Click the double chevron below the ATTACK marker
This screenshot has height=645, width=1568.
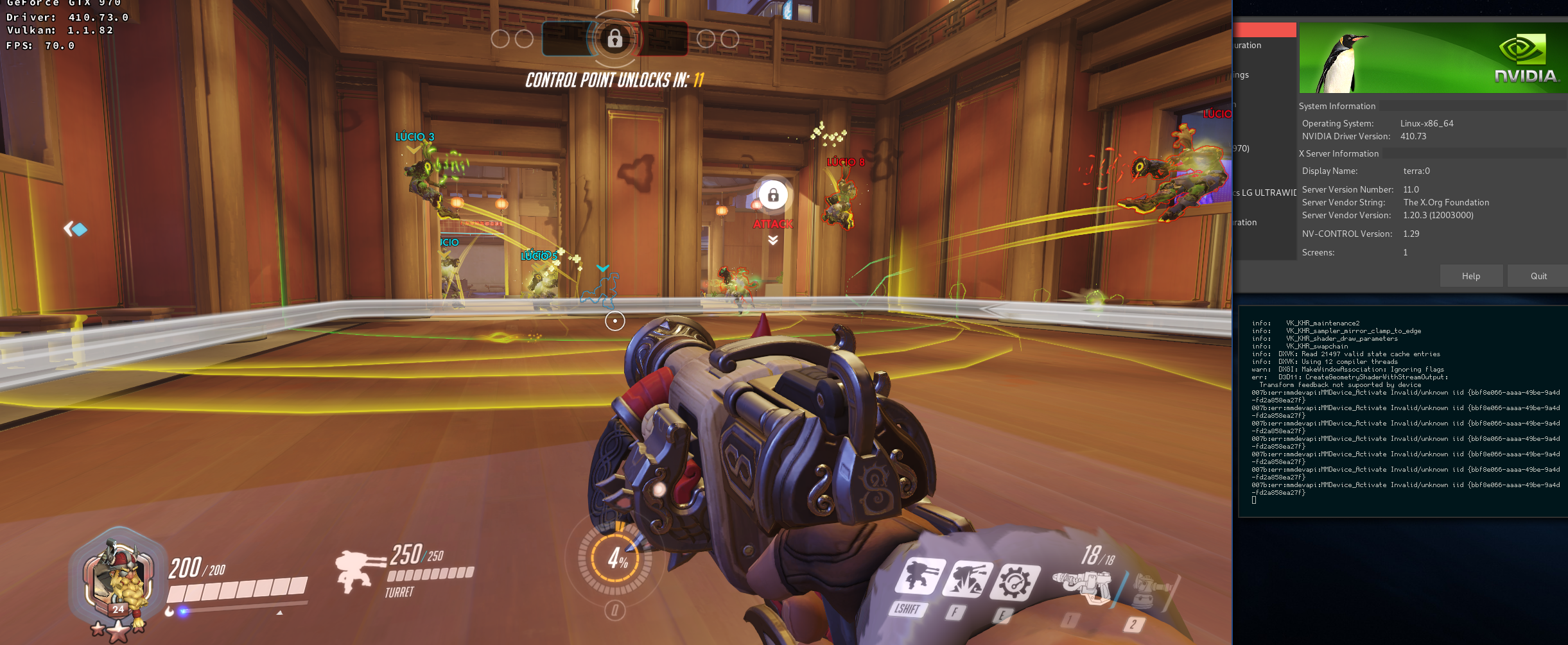[772, 239]
